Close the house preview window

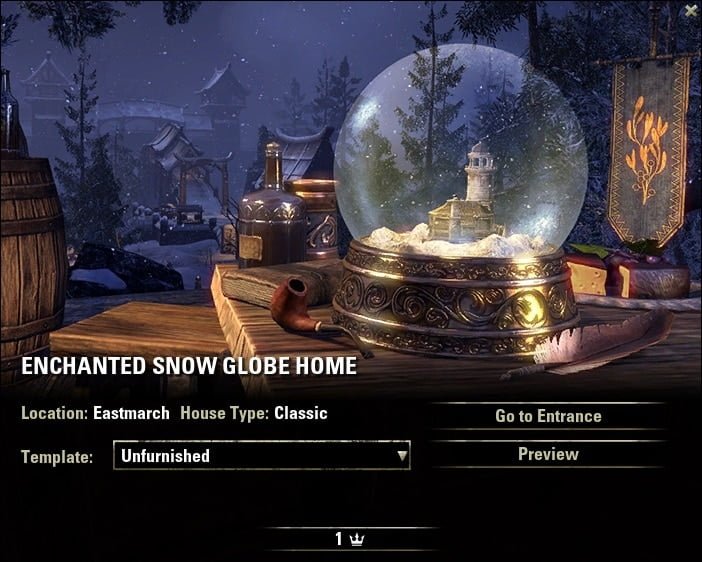click(690, 11)
